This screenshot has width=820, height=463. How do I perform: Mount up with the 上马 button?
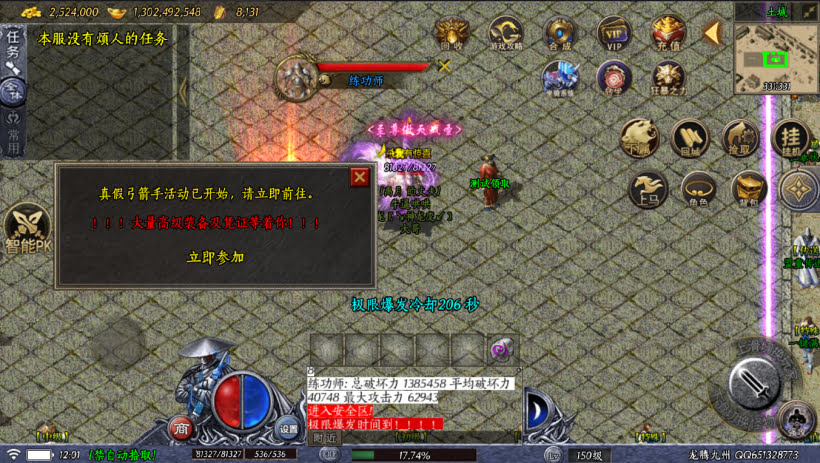(x=648, y=189)
